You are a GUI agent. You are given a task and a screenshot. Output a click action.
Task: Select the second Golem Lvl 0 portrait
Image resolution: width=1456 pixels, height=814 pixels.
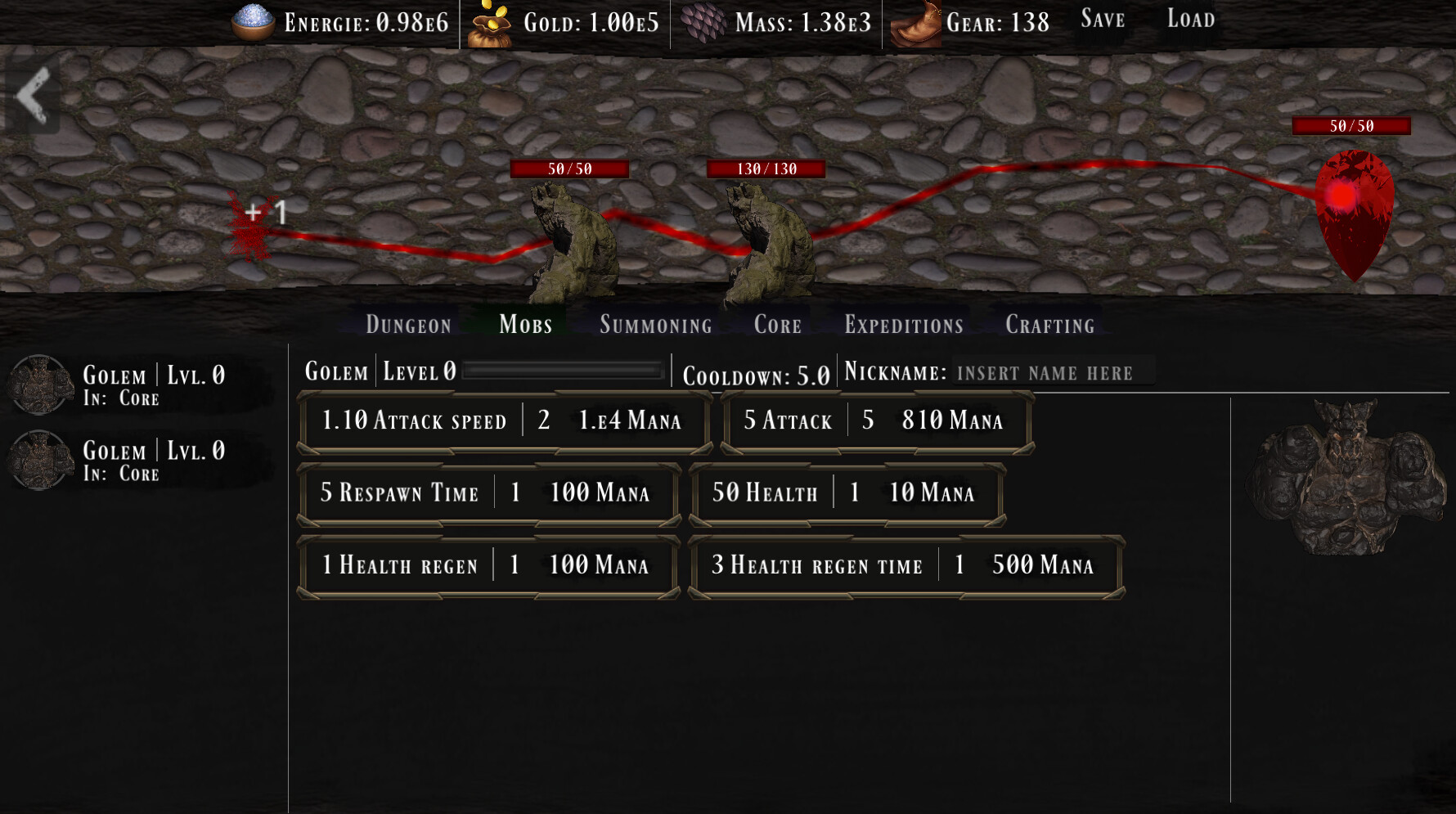pyautogui.click(x=39, y=459)
